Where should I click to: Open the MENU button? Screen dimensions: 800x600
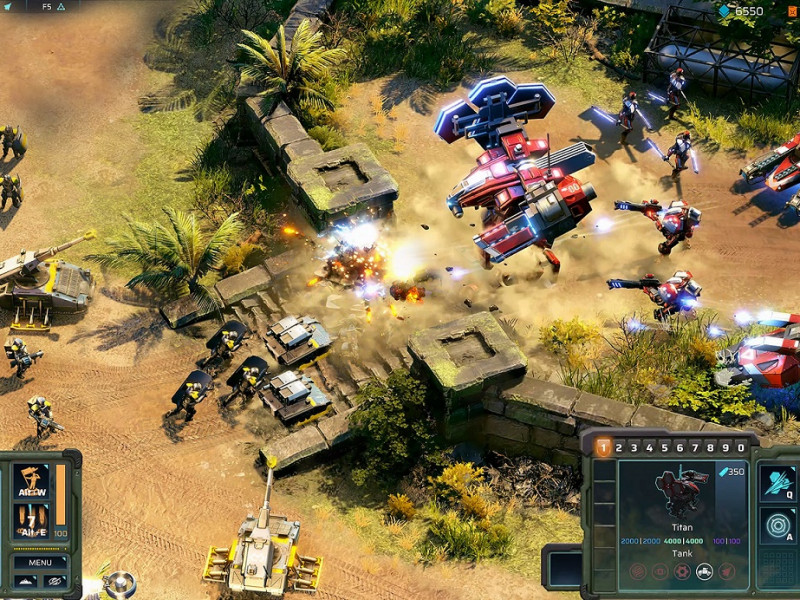[x=40, y=562]
